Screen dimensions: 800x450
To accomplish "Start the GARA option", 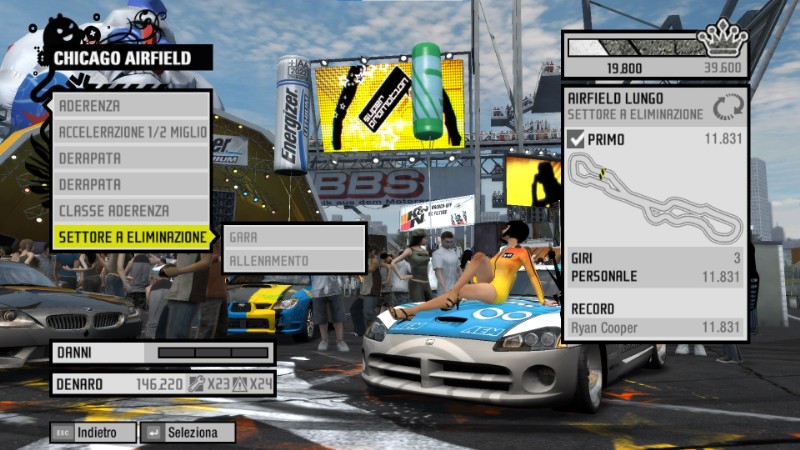I will pos(293,237).
